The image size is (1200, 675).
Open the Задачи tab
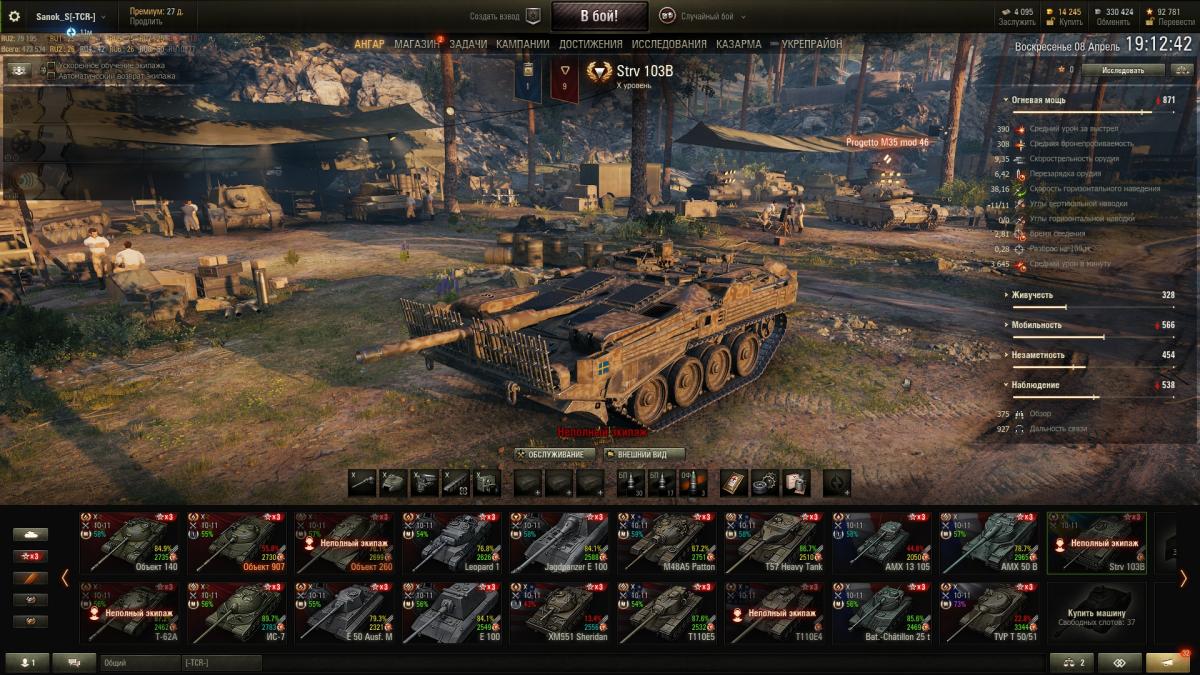tap(468, 44)
